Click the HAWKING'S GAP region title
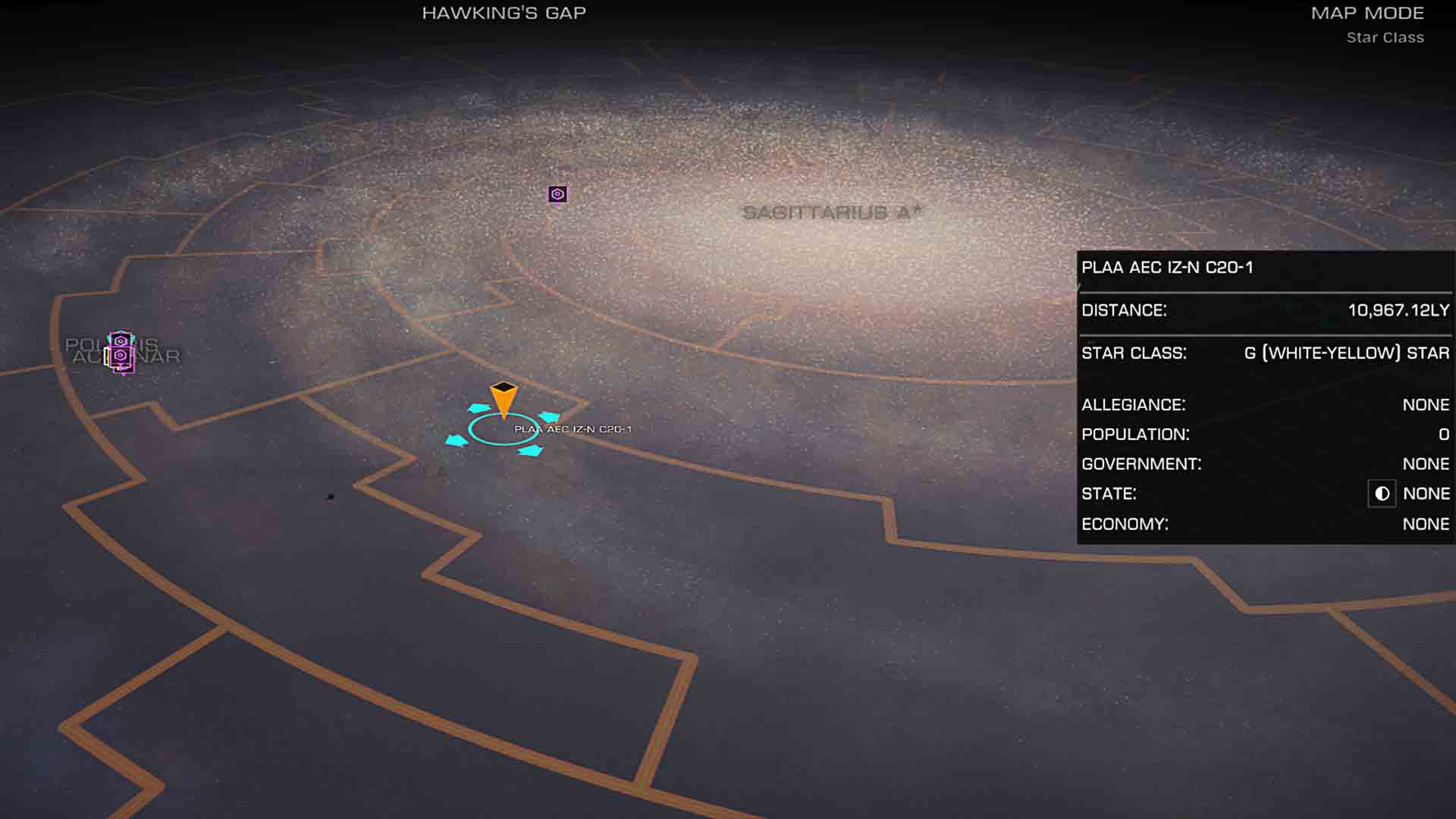1456x819 pixels. [504, 12]
